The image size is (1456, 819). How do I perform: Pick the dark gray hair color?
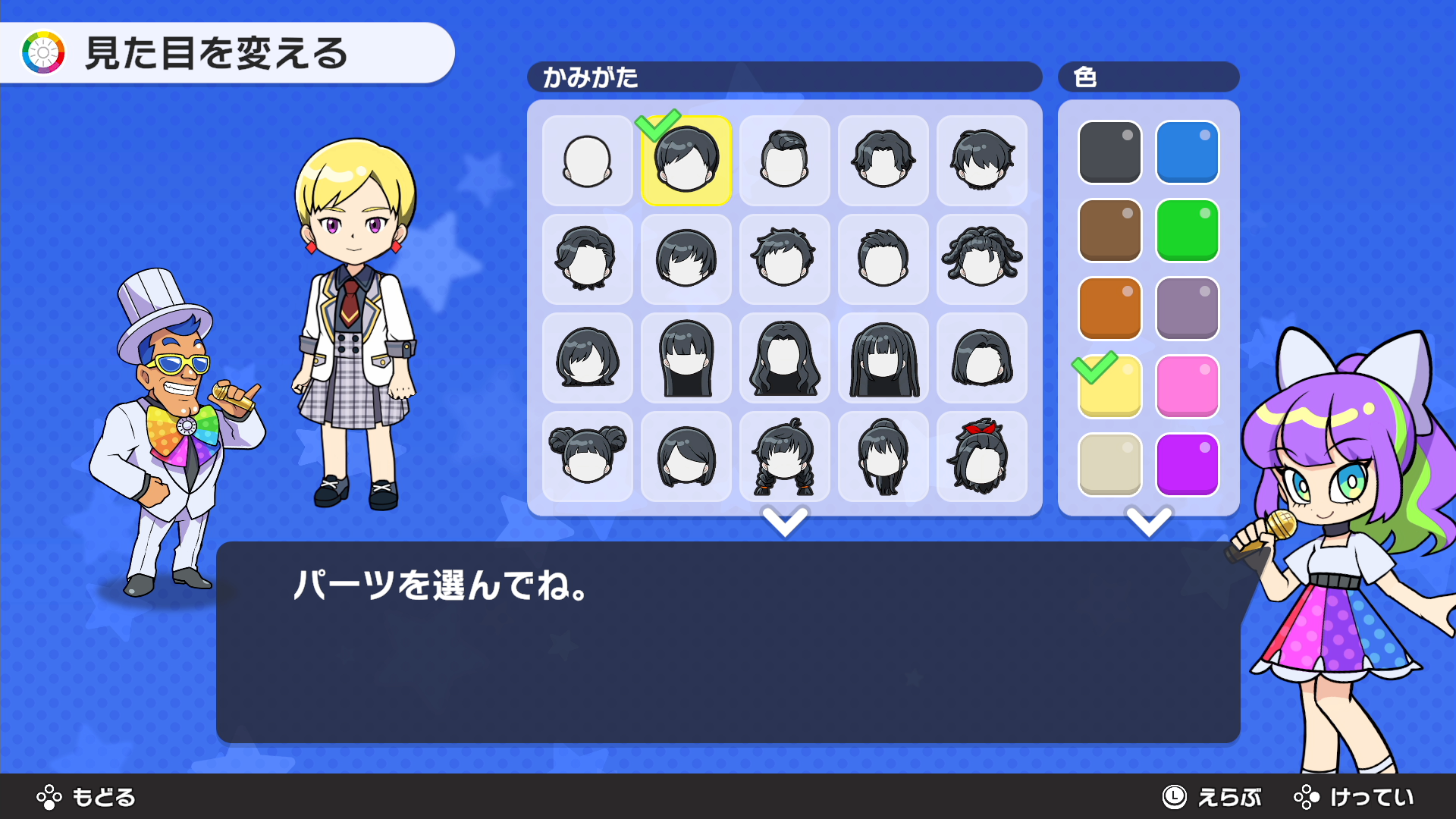coord(1109,152)
